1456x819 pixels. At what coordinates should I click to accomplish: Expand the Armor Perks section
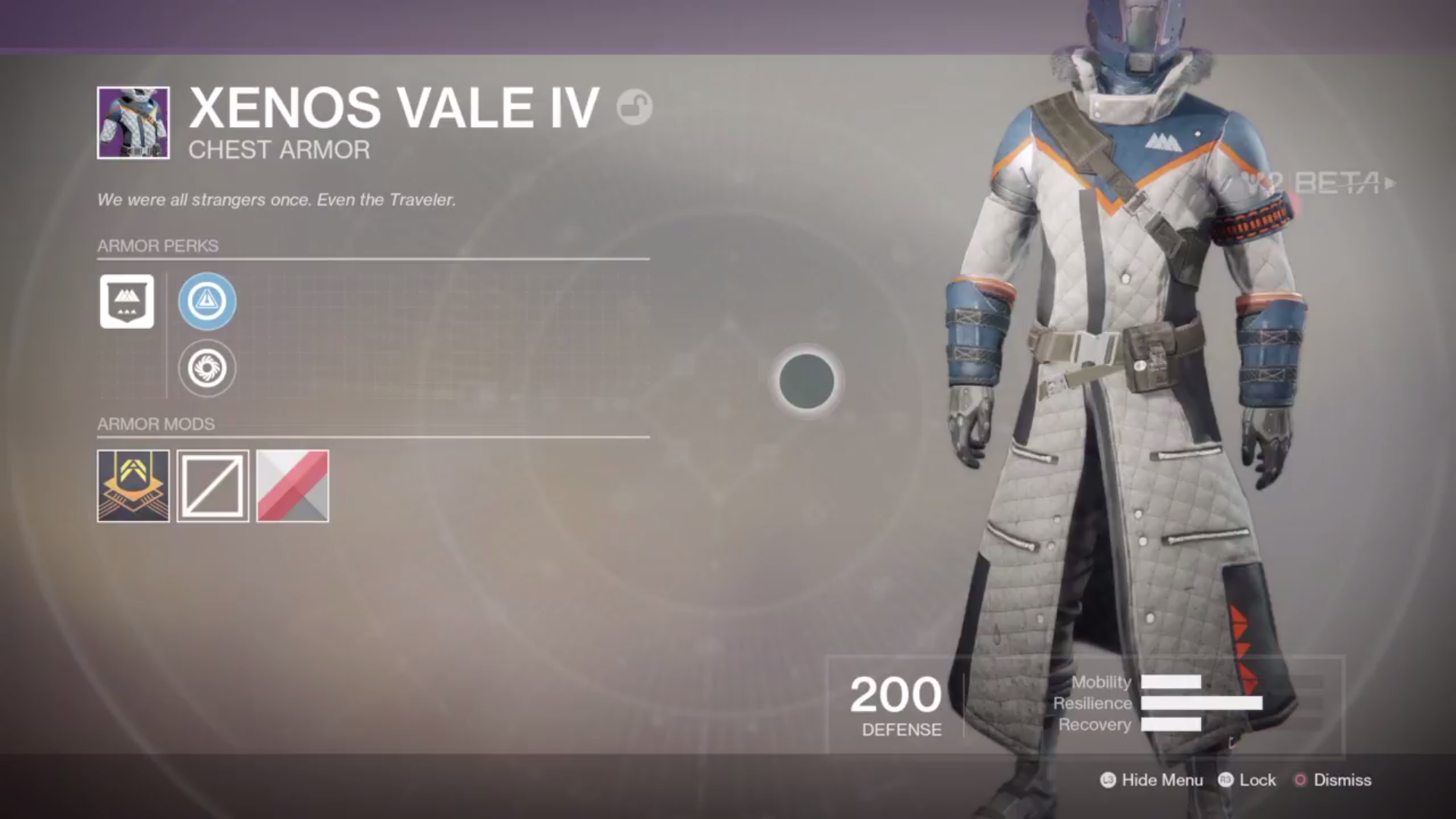tap(157, 246)
